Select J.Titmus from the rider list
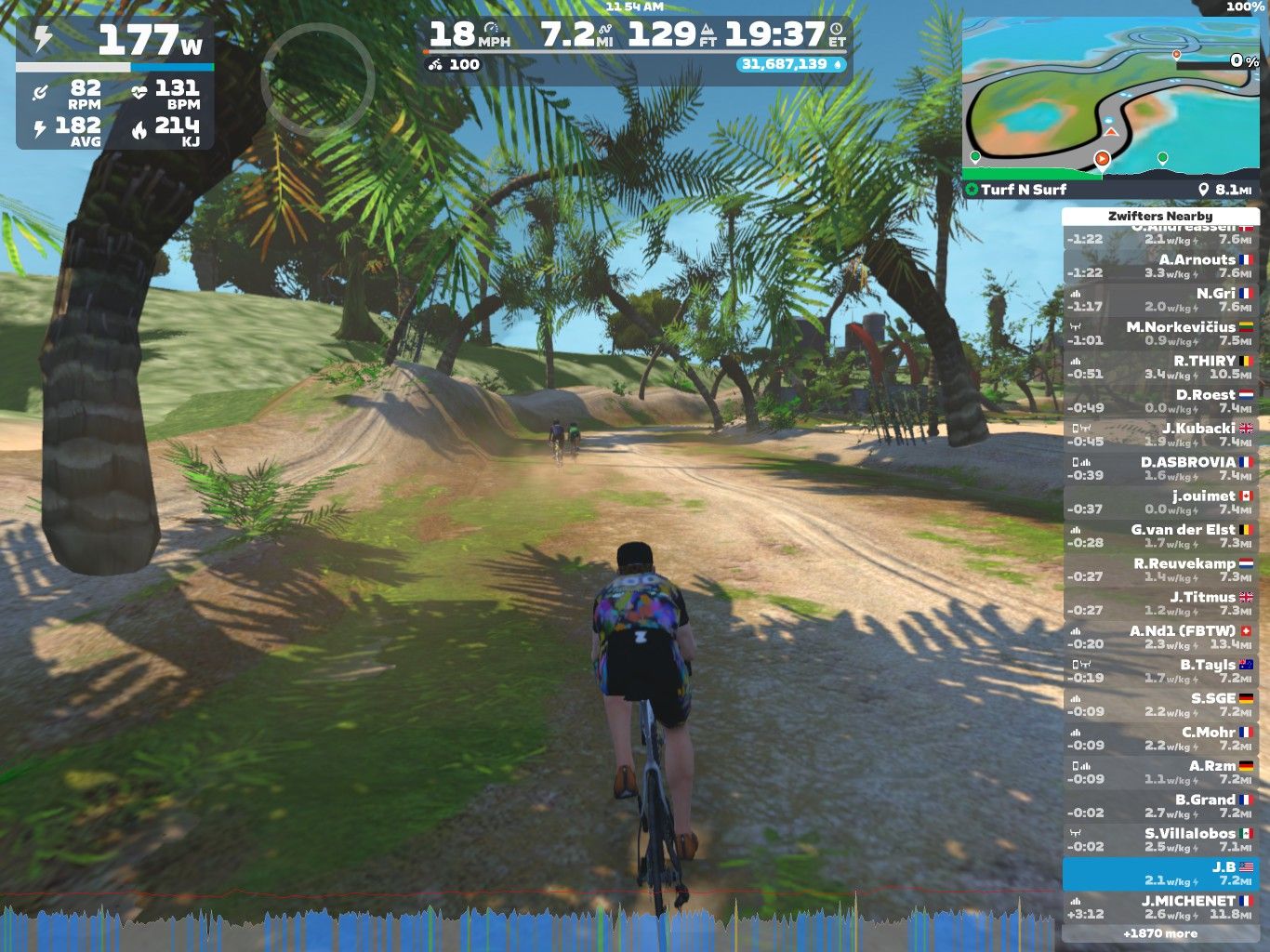Screen dimensions: 1270x952 click(x=1160, y=603)
